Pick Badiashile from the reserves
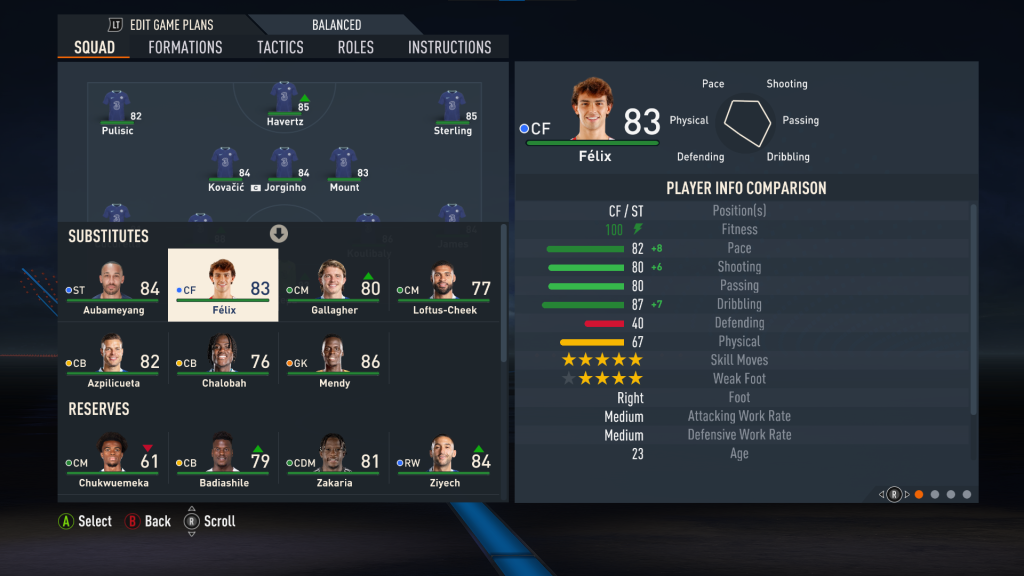This screenshot has width=1024, height=576. pyautogui.click(x=223, y=460)
